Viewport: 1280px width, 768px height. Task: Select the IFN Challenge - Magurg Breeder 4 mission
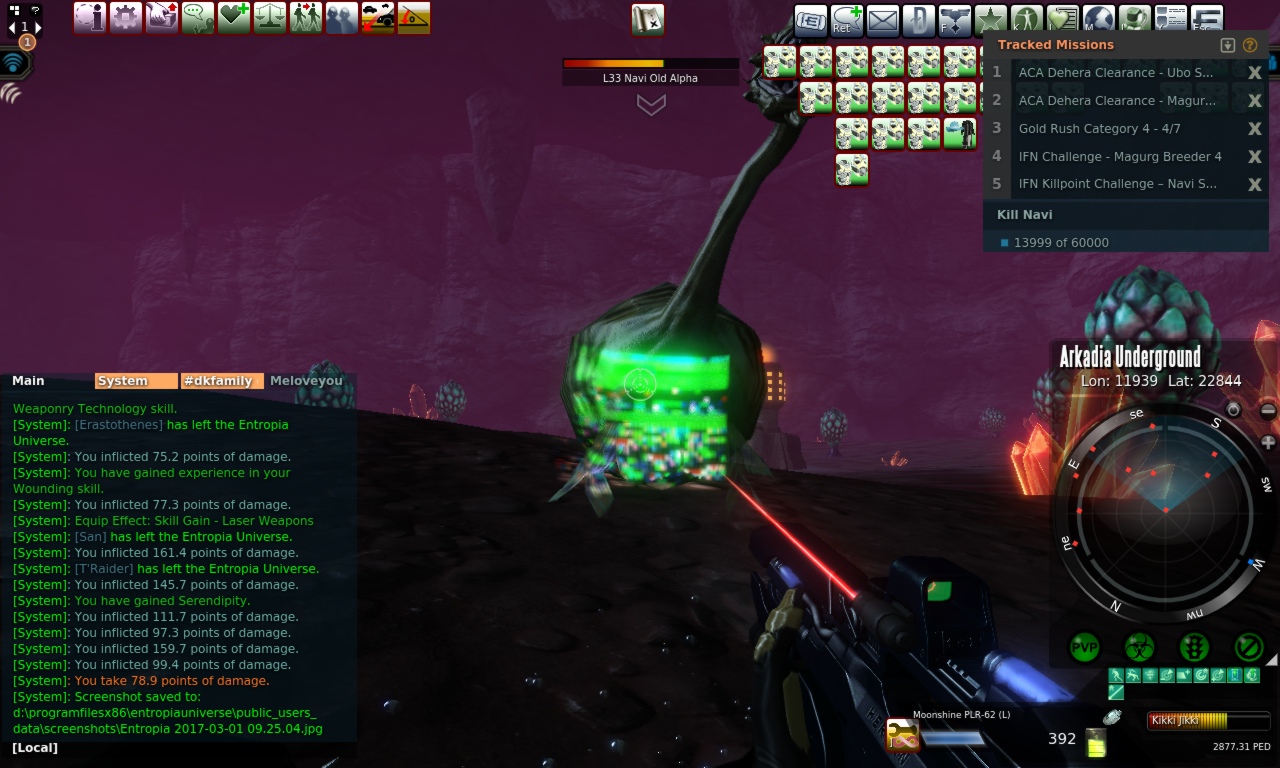coord(1119,156)
